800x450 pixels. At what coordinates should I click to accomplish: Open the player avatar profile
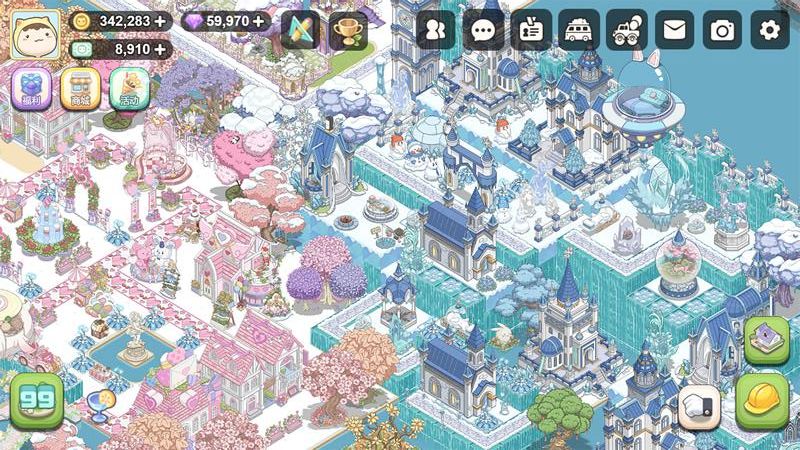pyautogui.click(x=35, y=34)
